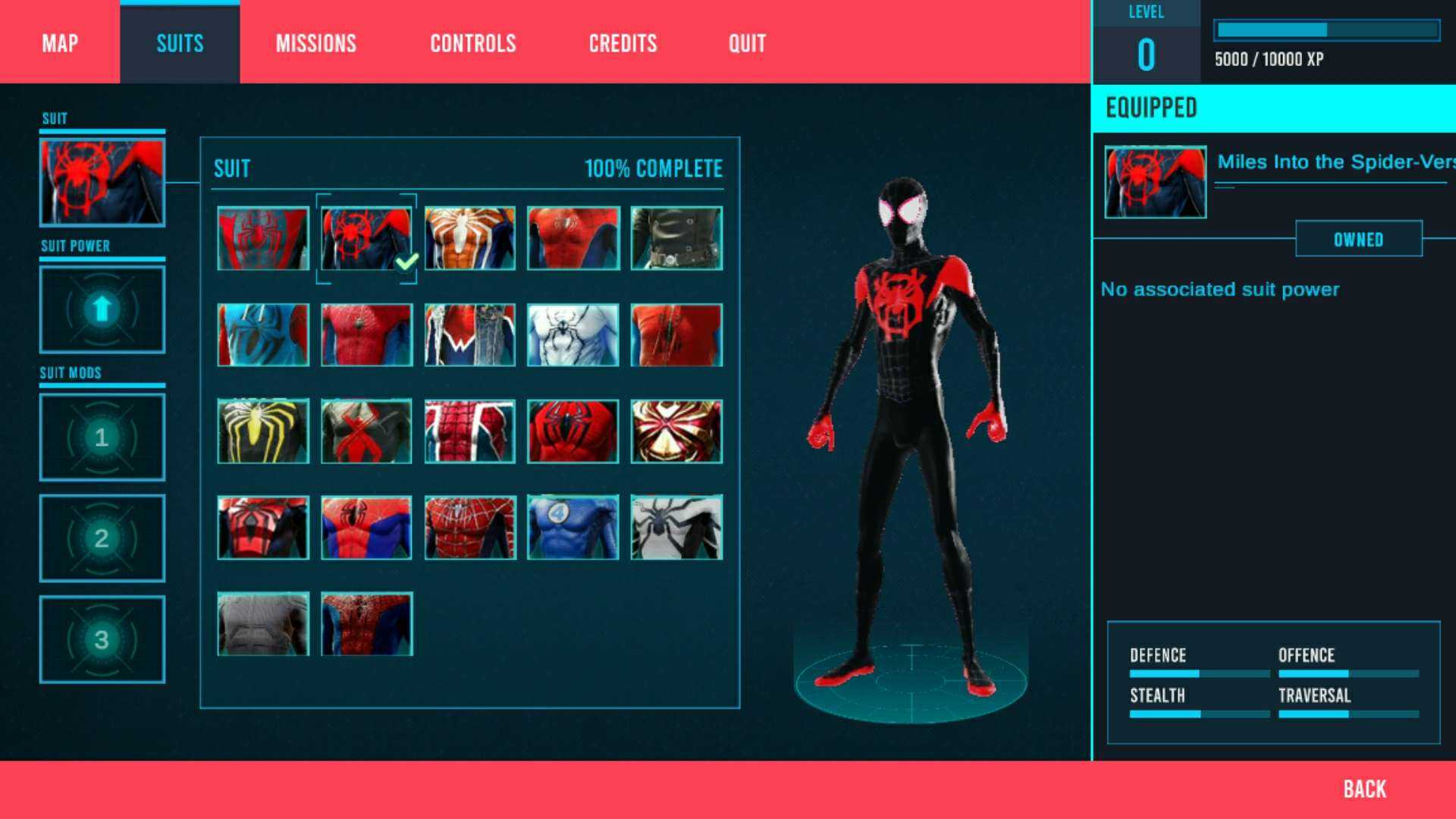Viewport: 1456px width, 819px height.
Task: Select Quit in the top menu
Action: click(x=747, y=43)
